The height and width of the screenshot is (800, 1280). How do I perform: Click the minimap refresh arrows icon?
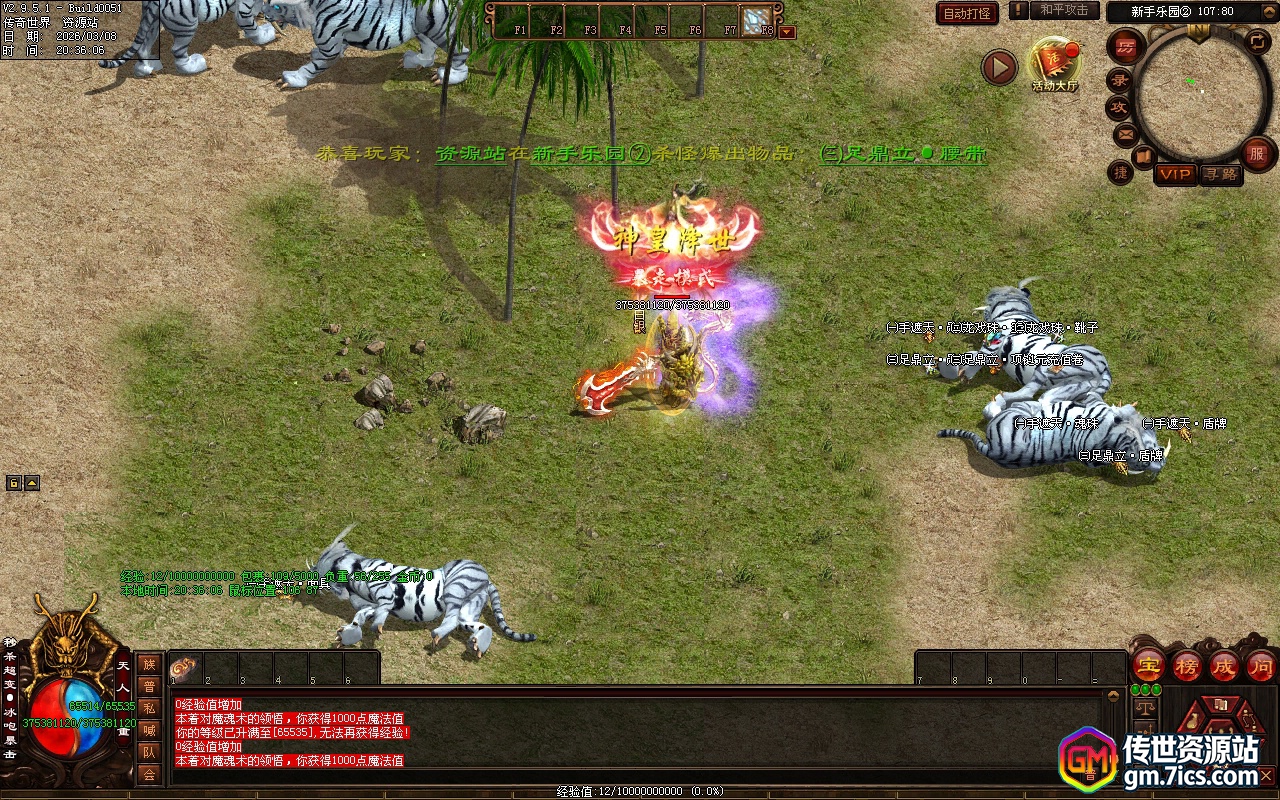click(1258, 41)
